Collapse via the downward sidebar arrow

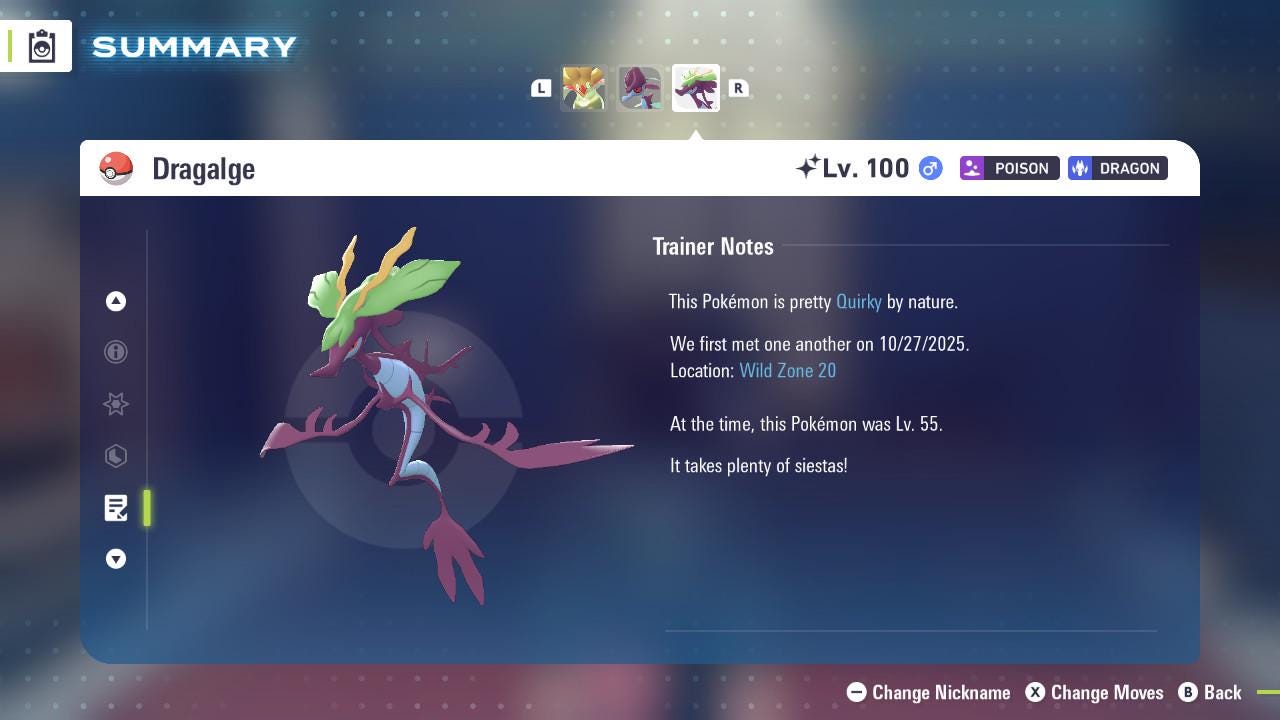(116, 559)
